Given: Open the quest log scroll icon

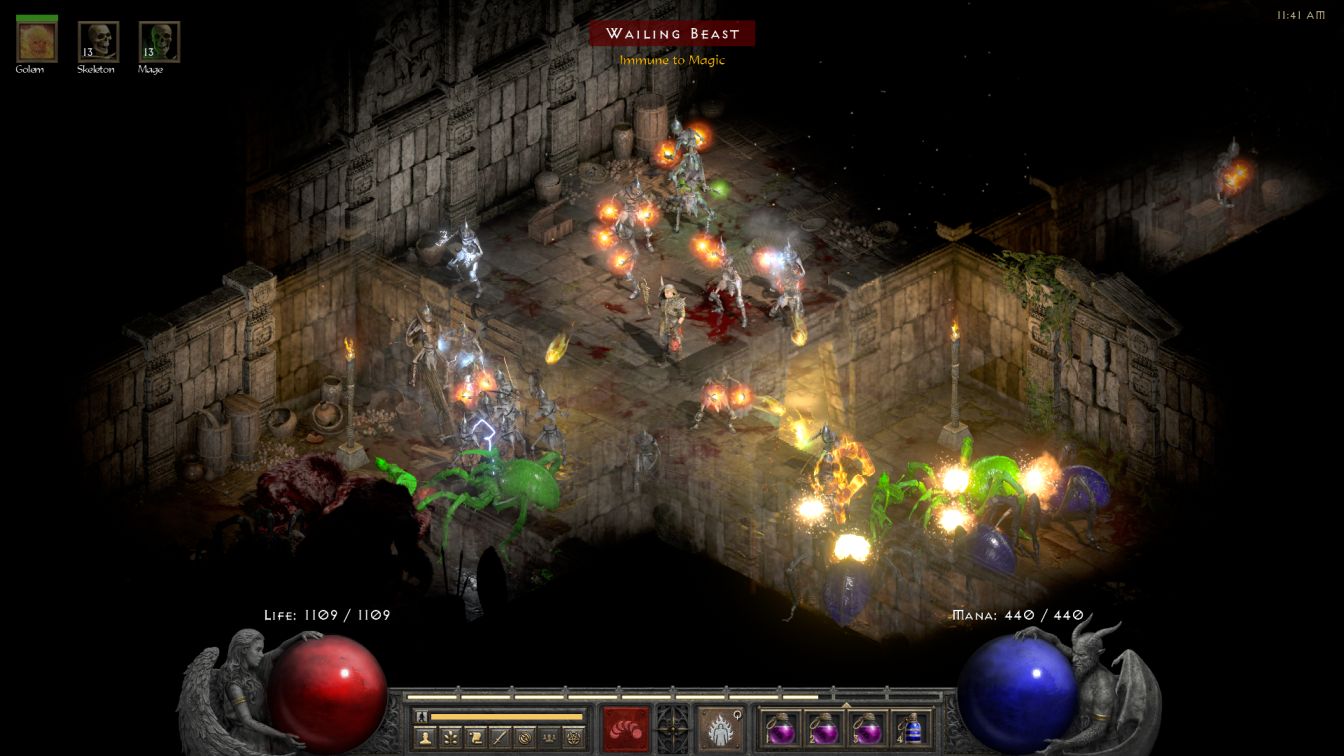Looking at the screenshot, I should 475,738.
